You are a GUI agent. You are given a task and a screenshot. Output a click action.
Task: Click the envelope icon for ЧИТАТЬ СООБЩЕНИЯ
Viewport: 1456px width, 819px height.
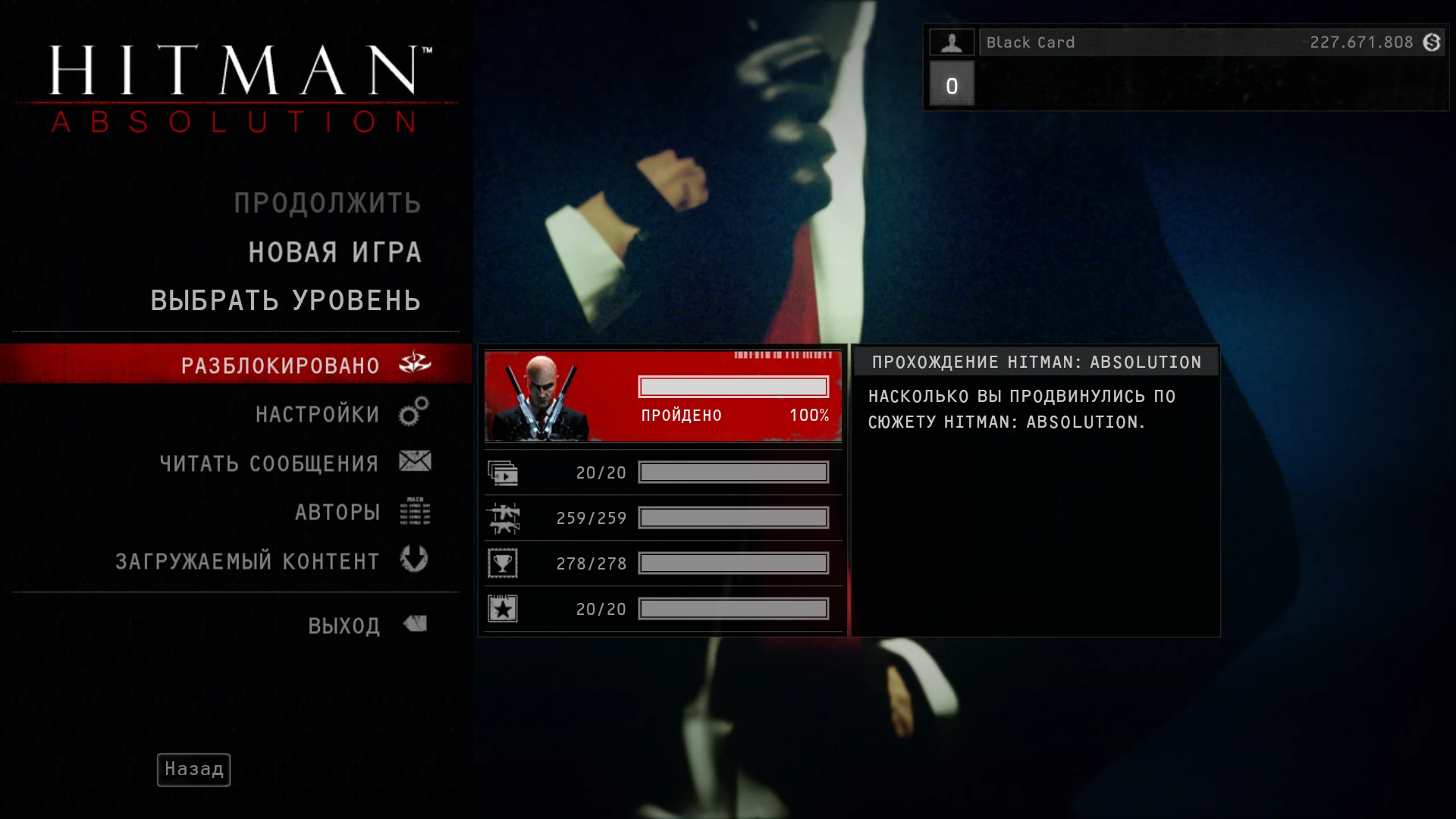413,462
